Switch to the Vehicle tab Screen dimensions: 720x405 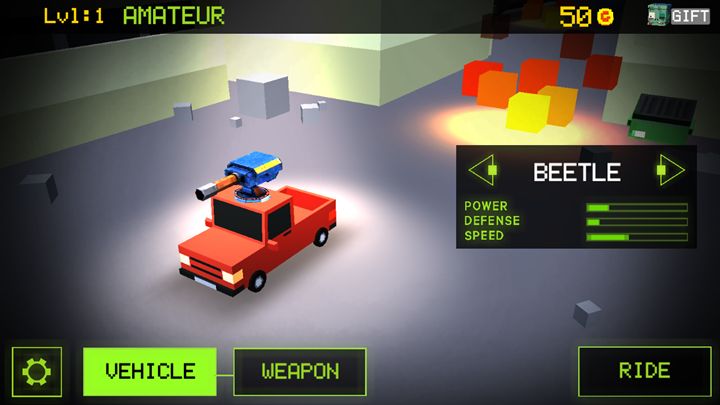(x=150, y=371)
